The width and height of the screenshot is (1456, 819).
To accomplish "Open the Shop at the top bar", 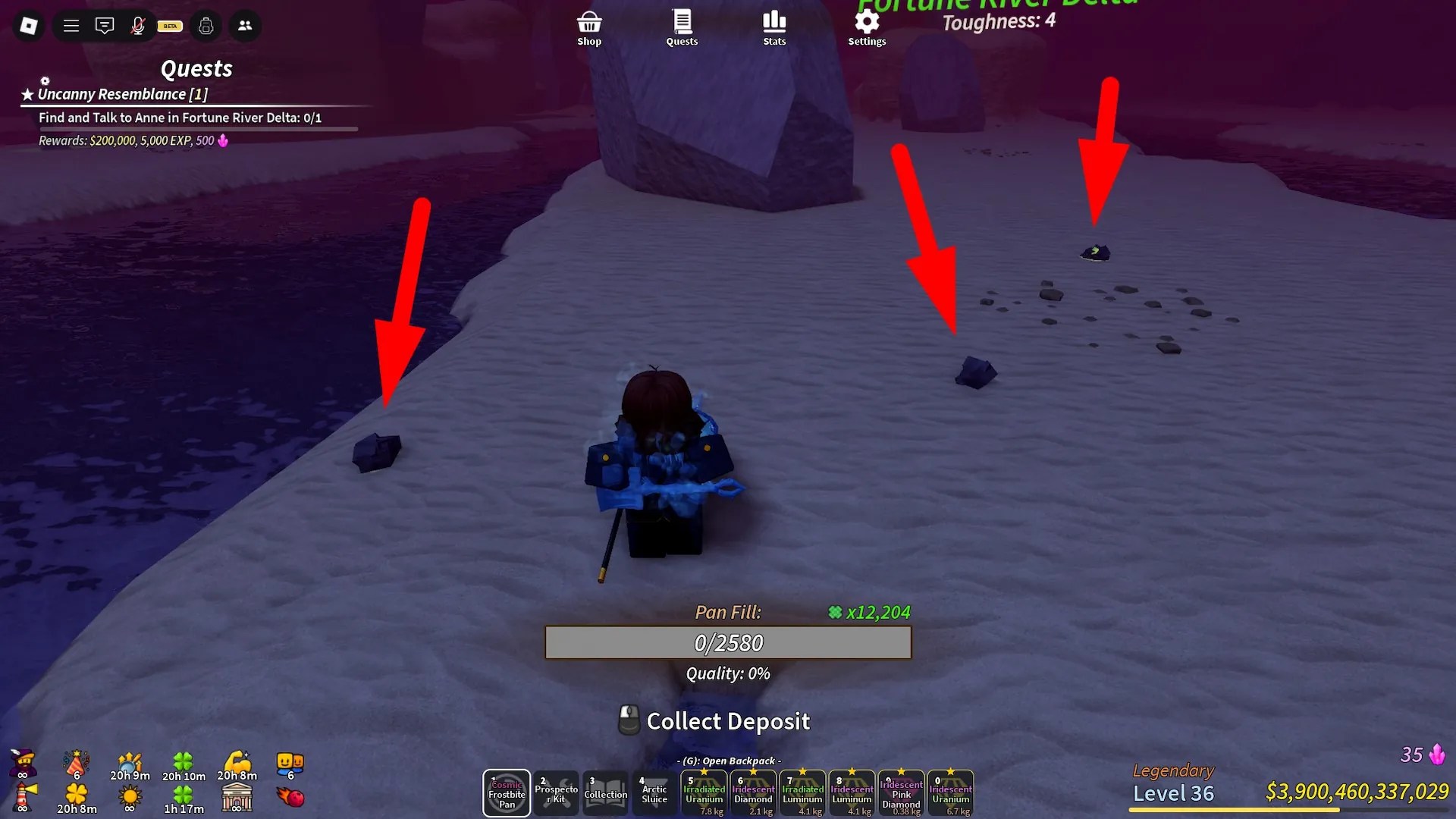I will [x=589, y=25].
